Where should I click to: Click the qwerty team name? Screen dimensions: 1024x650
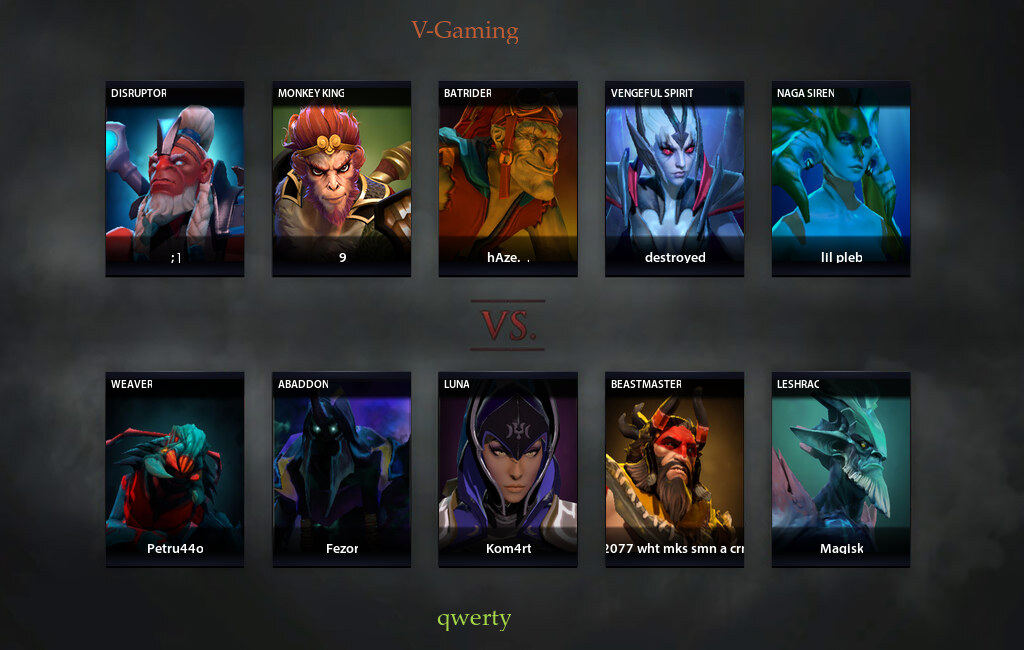click(x=474, y=618)
